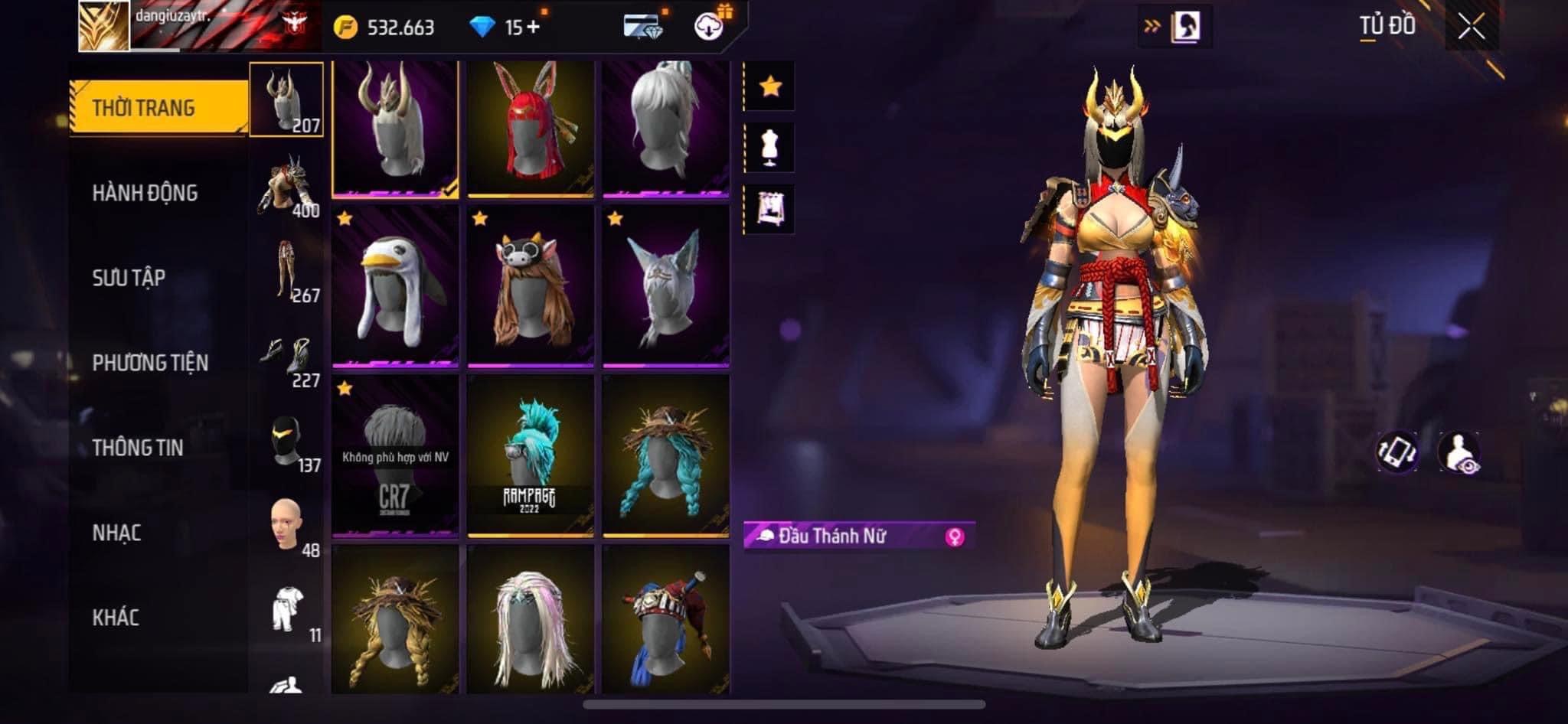Select the penguin hat item
Image resolution: width=1568 pixels, height=724 pixels.
point(396,287)
